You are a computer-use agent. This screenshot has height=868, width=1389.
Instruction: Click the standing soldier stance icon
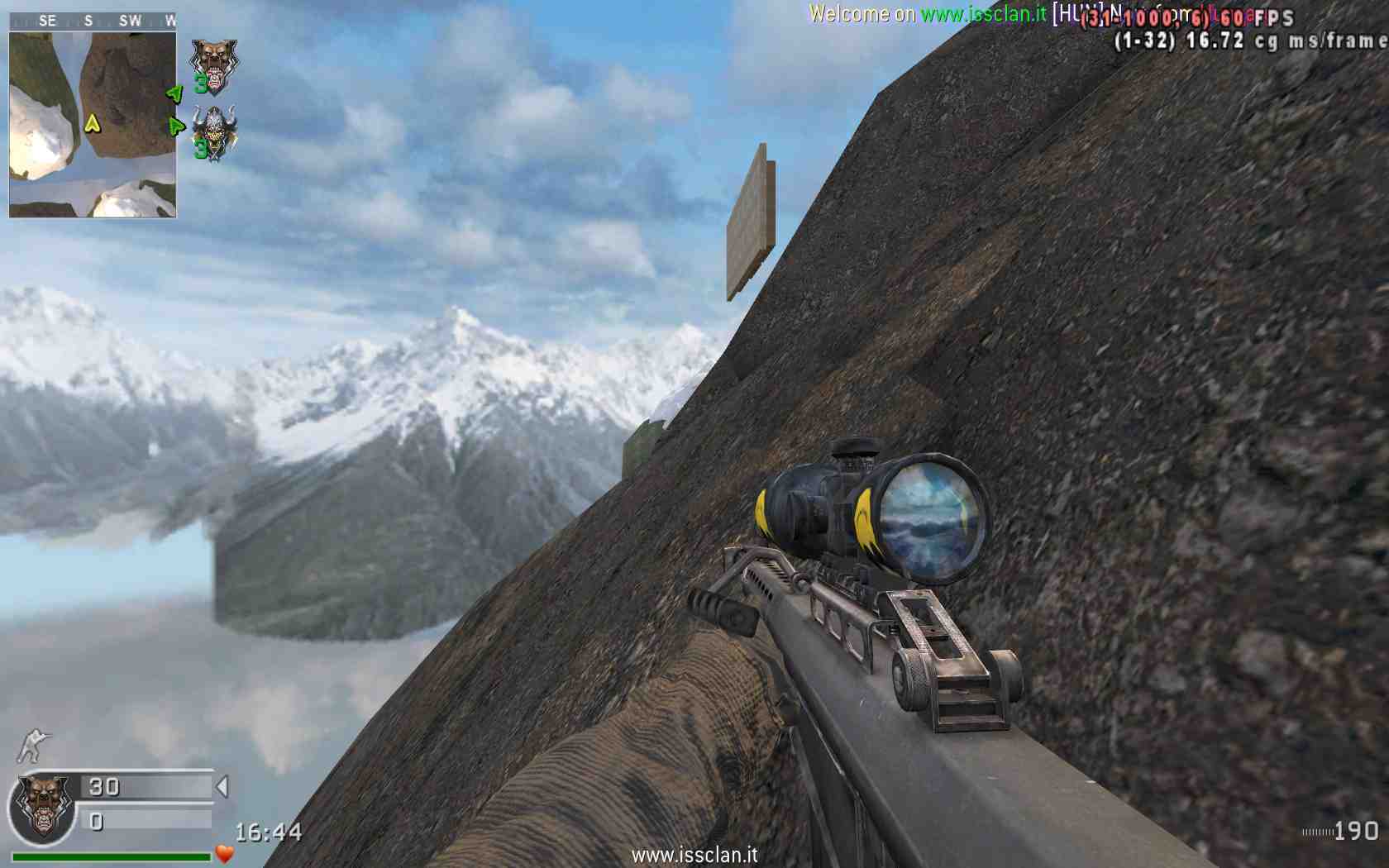34,745
